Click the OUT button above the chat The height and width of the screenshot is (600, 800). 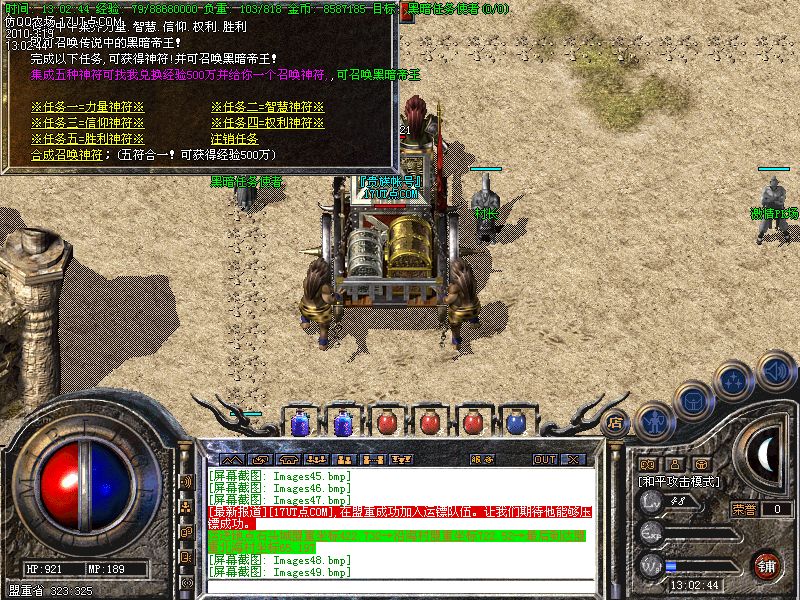pyautogui.click(x=544, y=459)
